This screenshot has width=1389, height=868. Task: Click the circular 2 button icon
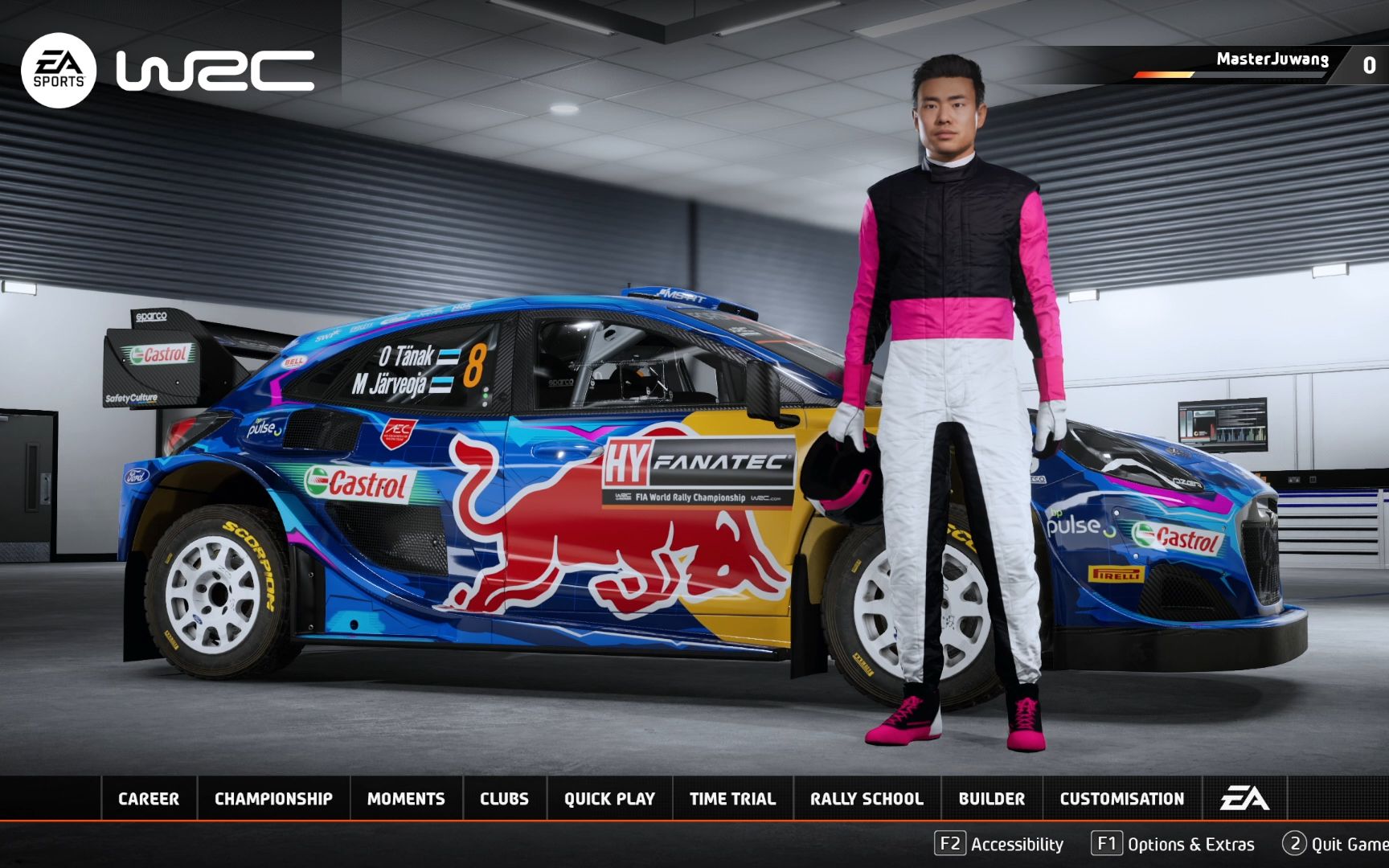point(1295,845)
